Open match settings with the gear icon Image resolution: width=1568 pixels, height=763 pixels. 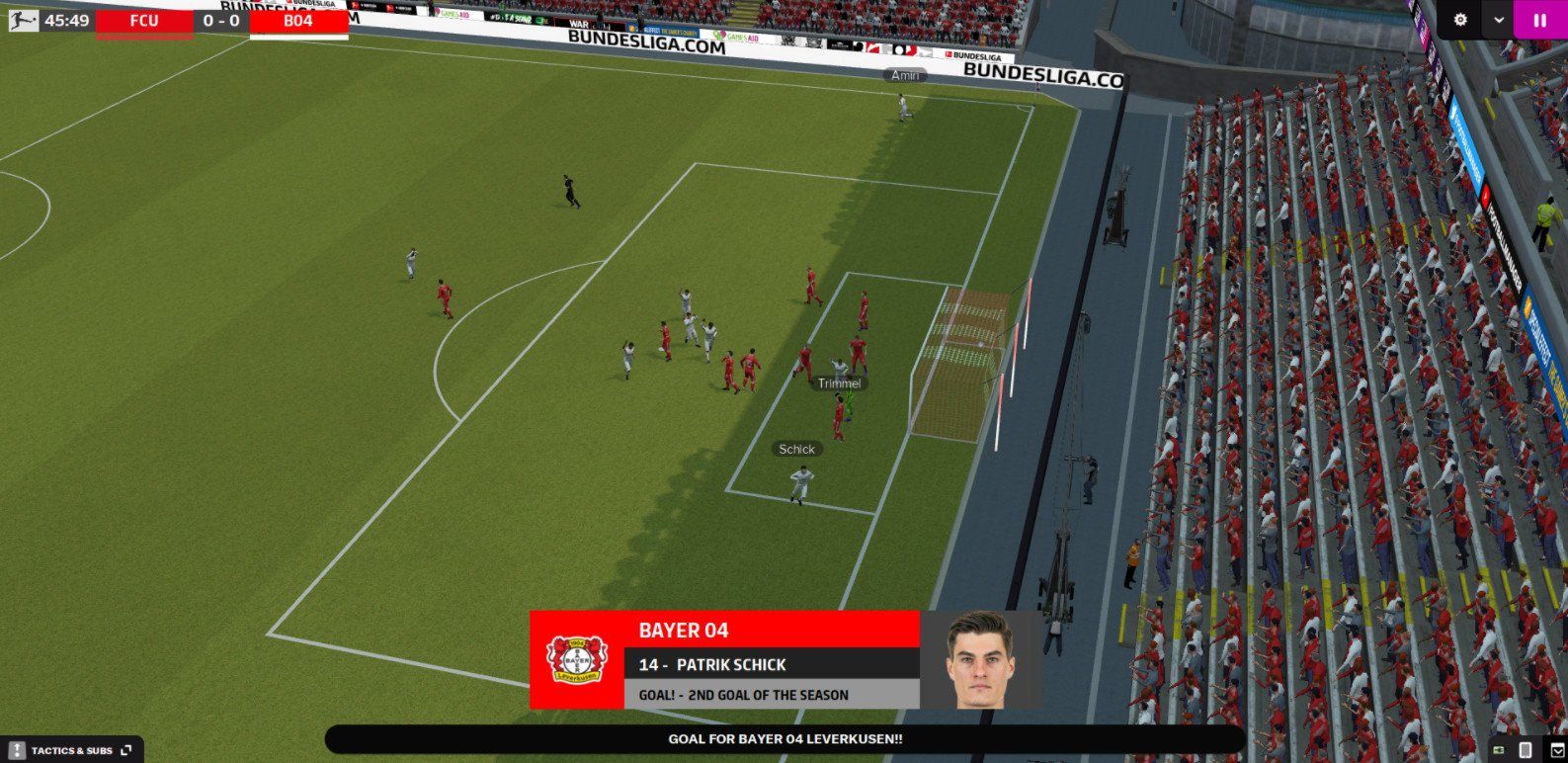[1460, 18]
